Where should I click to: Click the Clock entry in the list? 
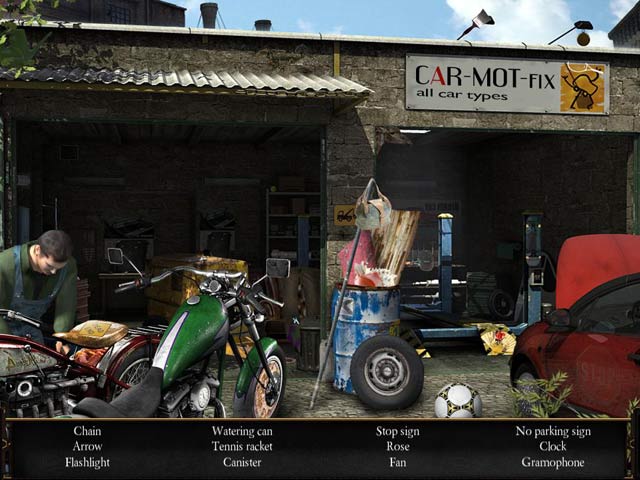[x=553, y=446]
